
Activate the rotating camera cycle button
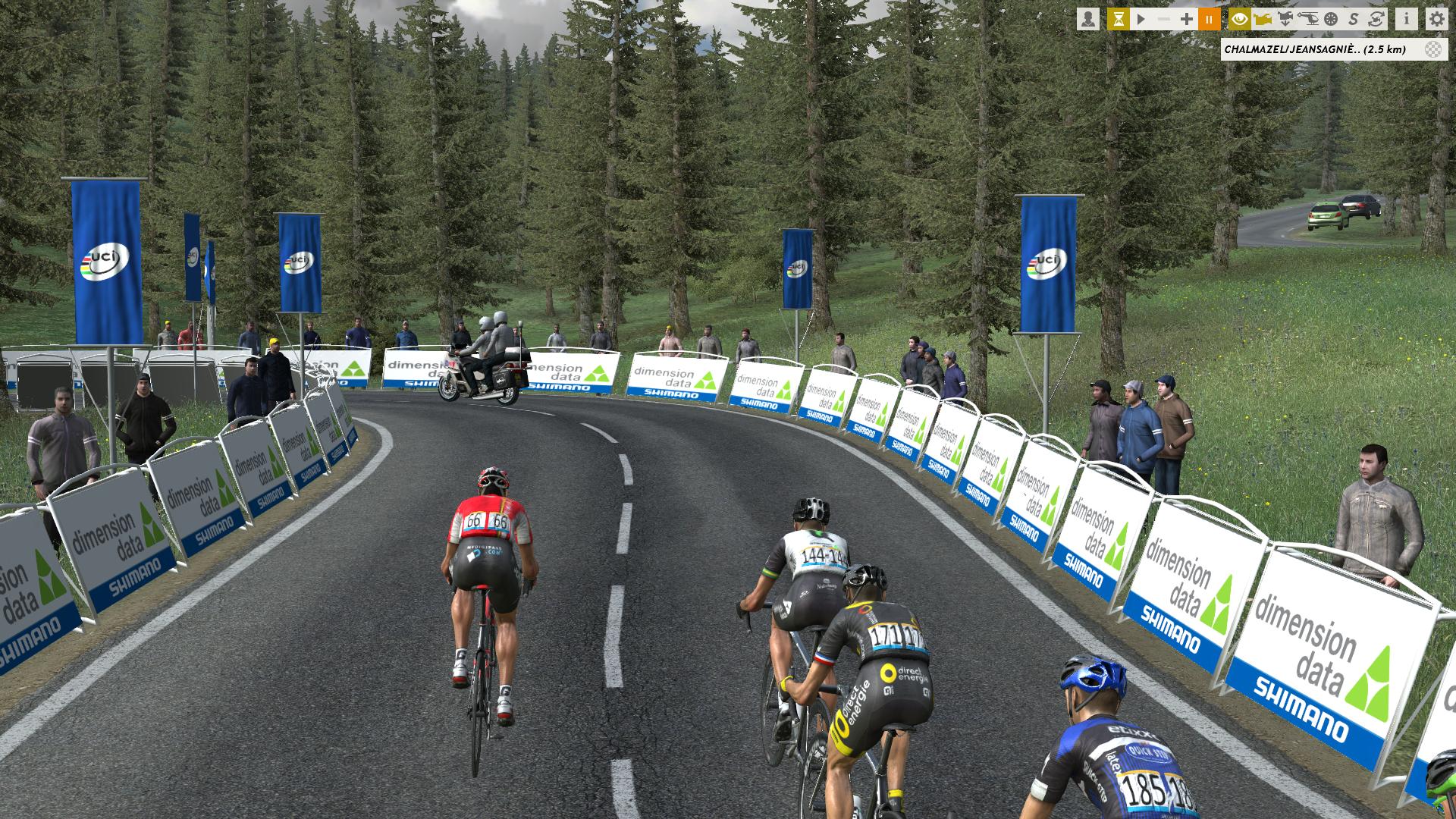[x=1376, y=19]
